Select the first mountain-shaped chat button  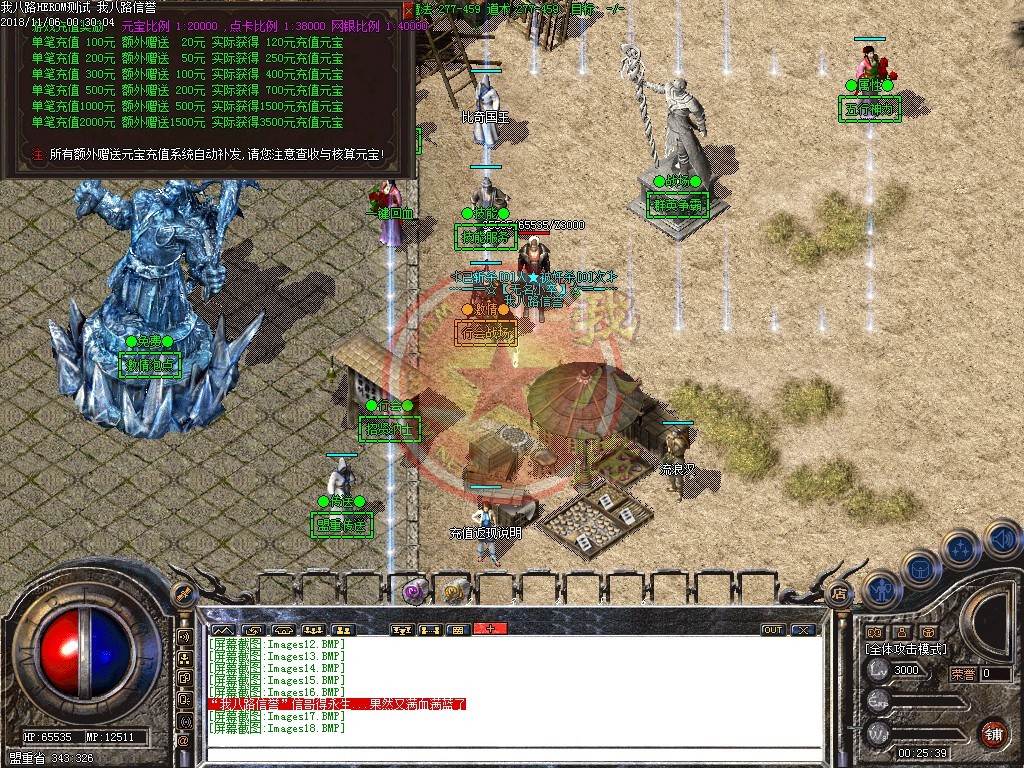[221, 630]
